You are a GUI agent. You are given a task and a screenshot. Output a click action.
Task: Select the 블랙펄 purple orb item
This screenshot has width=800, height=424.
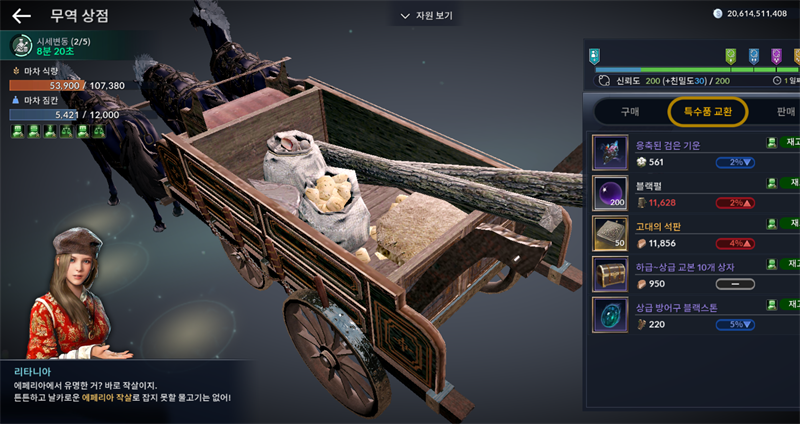click(x=611, y=193)
